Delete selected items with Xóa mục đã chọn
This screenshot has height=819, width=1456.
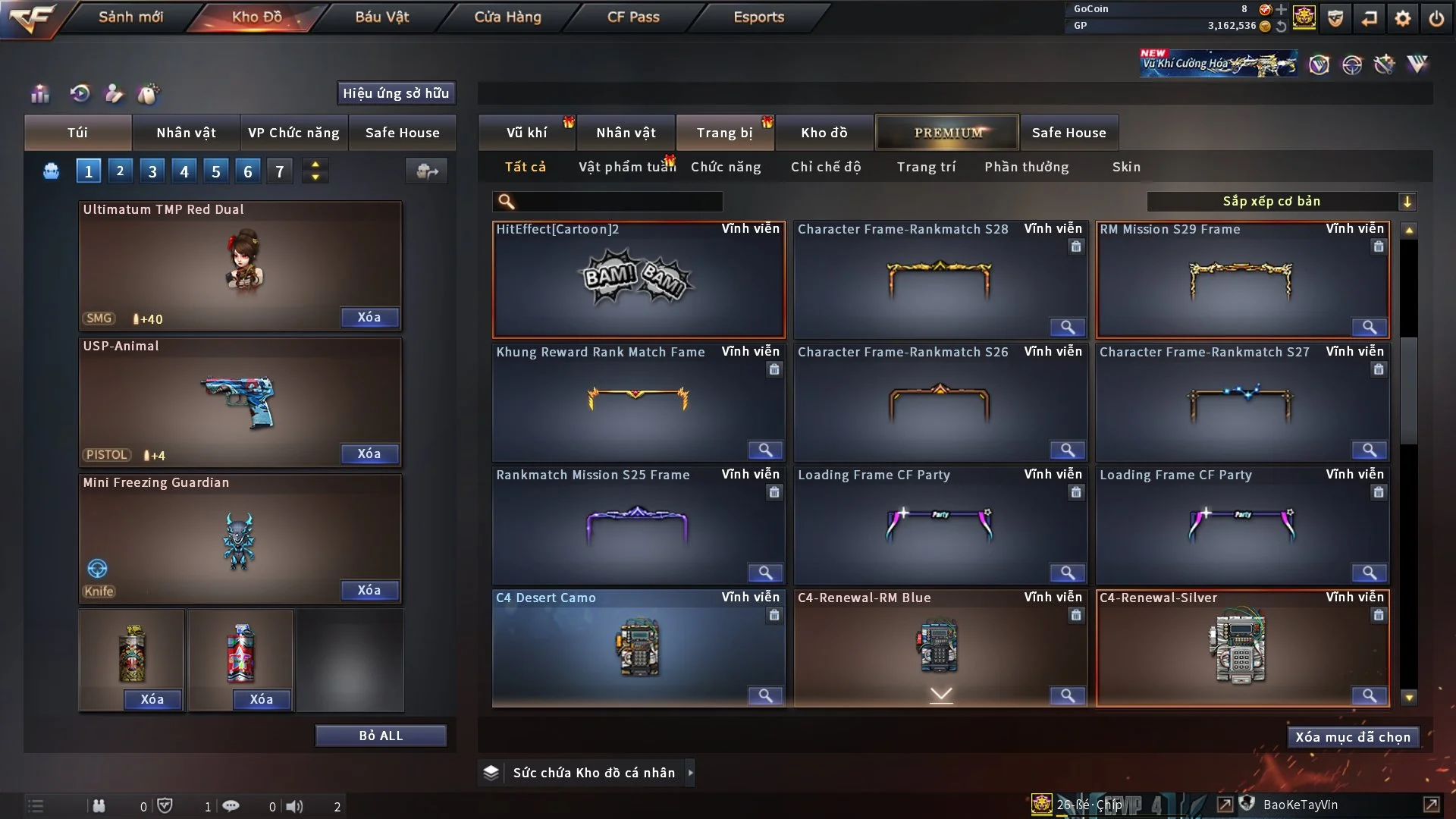tap(1353, 737)
